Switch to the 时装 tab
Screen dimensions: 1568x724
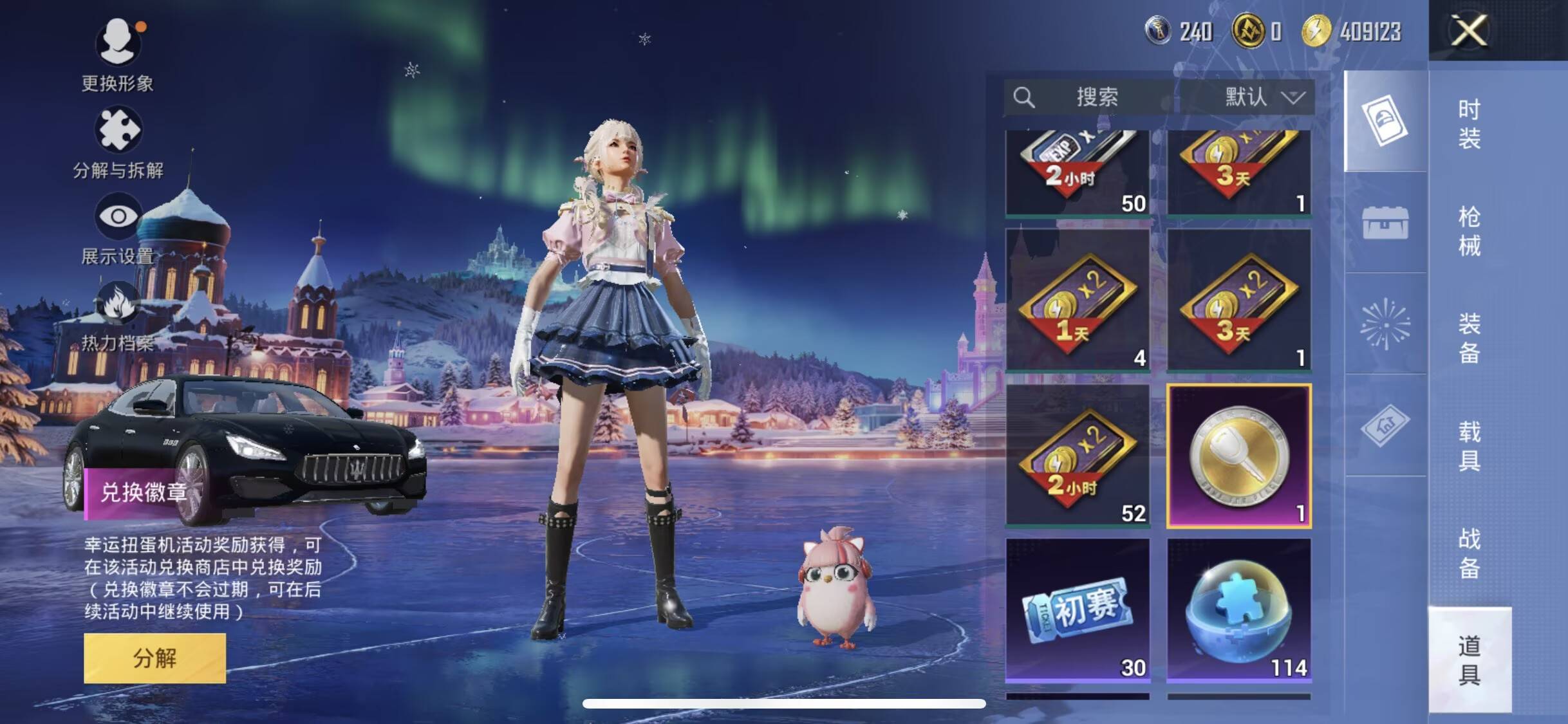click(x=1469, y=124)
